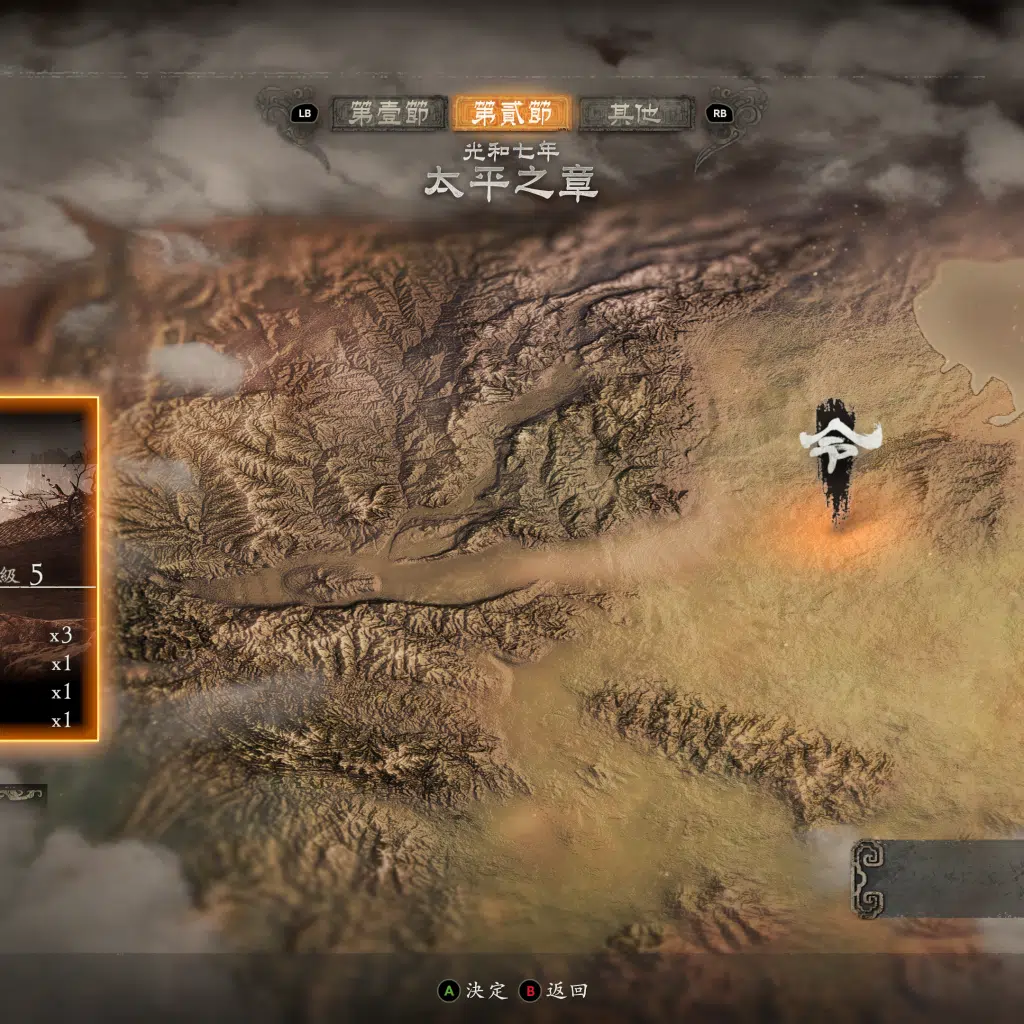The height and width of the screenshot is (1024, 1024).
Task: Select the highlighted stage info card
Action: (48, 568)
